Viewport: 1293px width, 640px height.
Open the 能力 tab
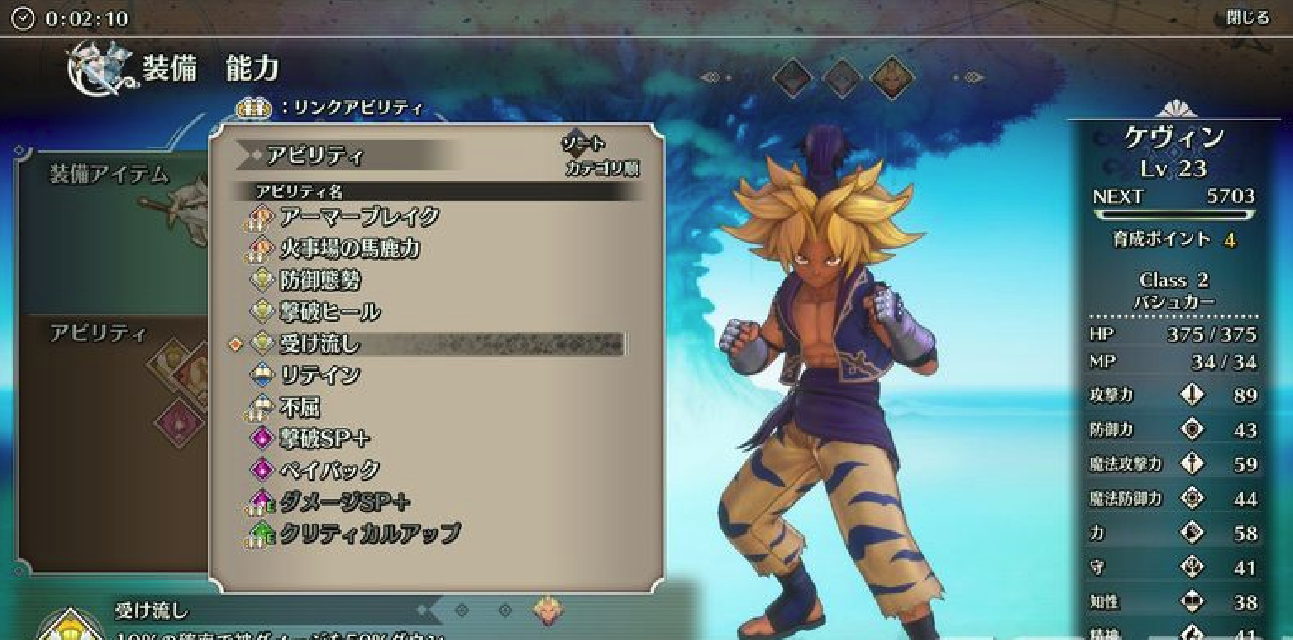tap(252, 69)
